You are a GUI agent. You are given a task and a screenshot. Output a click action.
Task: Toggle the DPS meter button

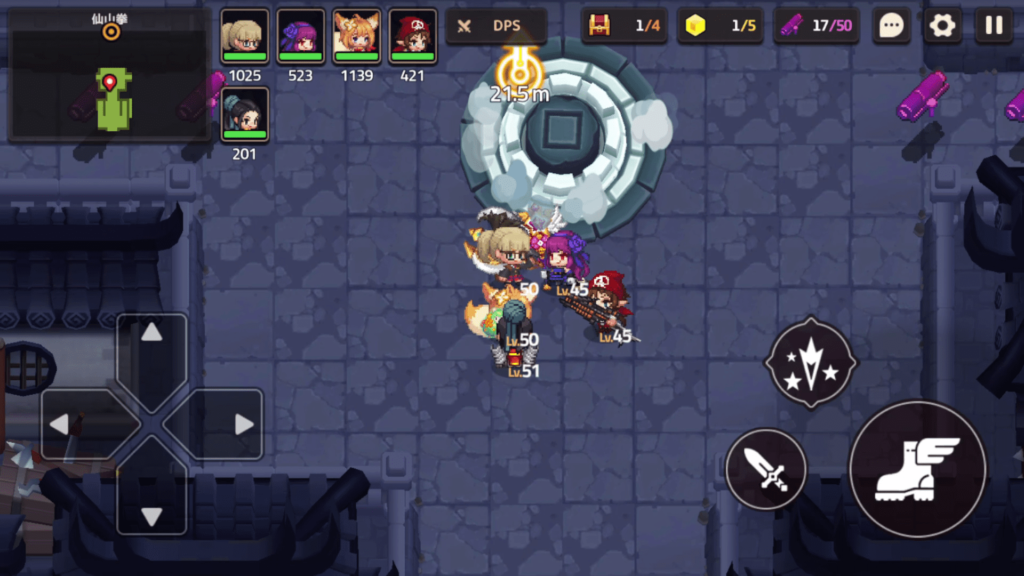496,26
